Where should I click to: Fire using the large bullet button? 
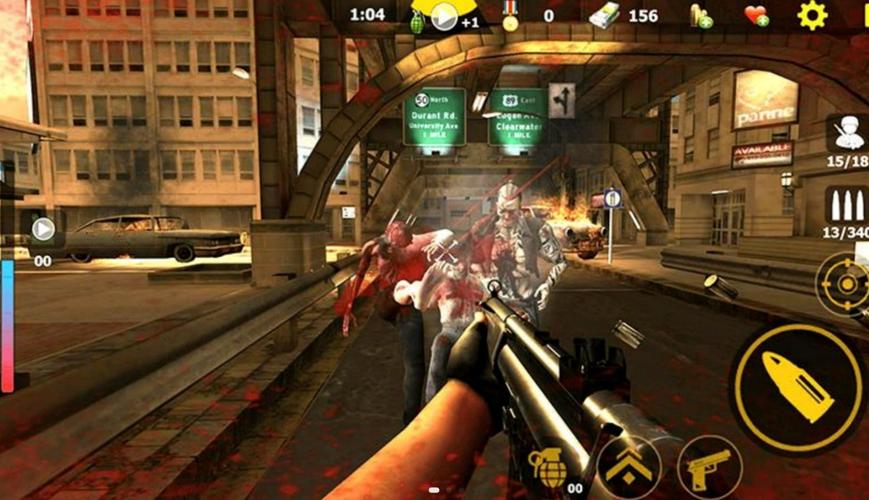(x=797, y=388)
